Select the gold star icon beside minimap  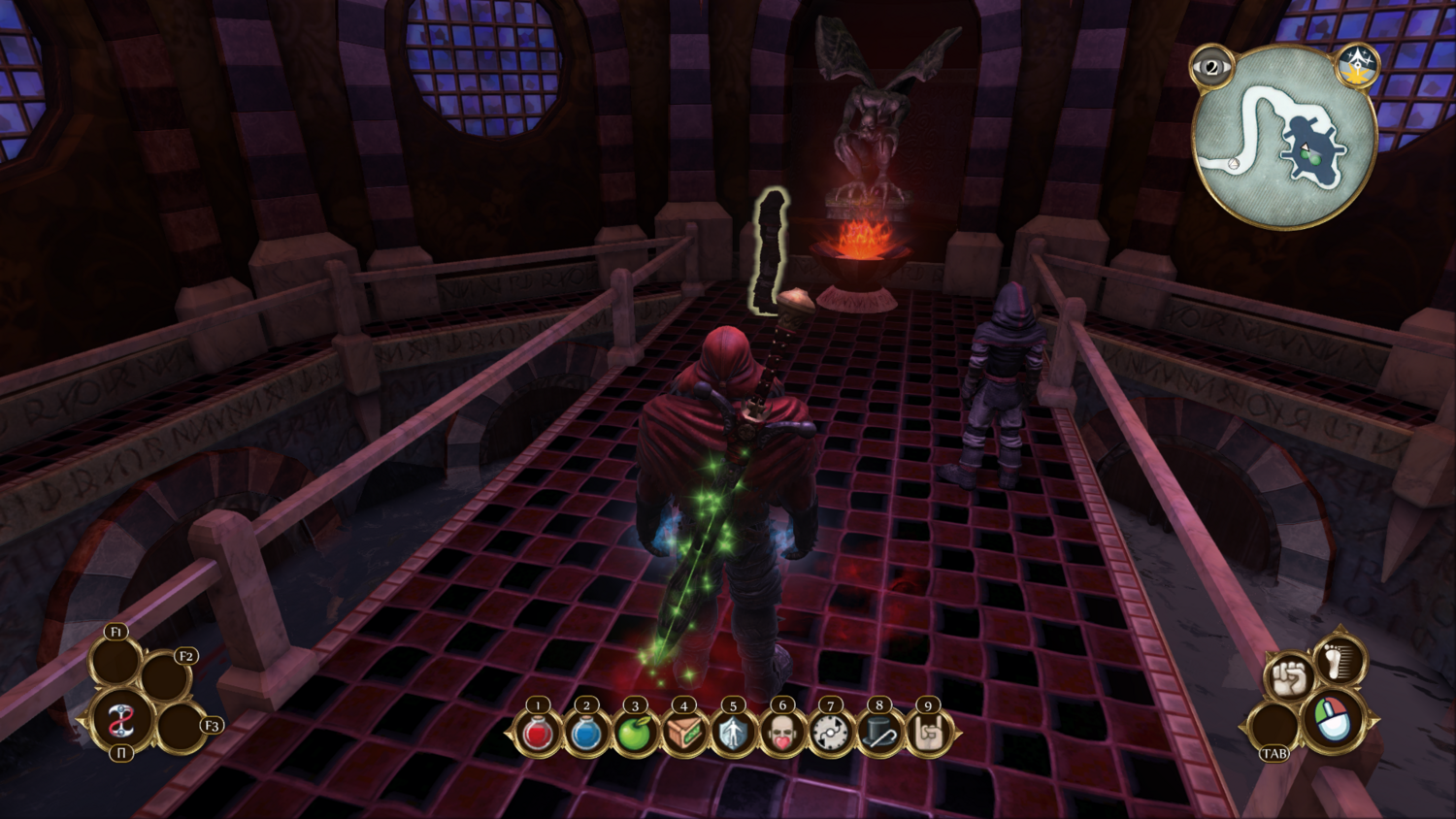coord(1357,66)
